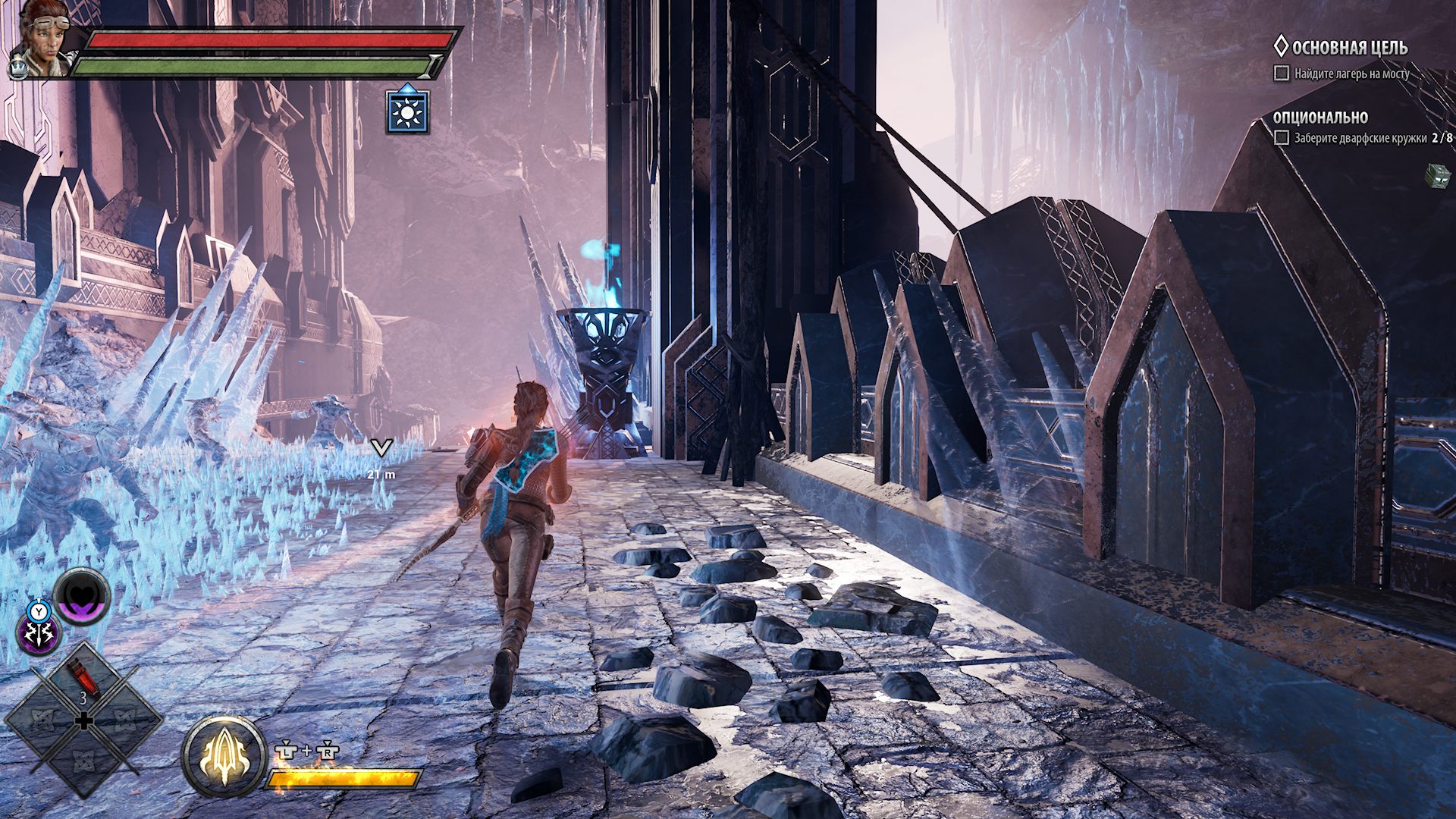Image resolution: width=1456 pixels, height=819 pixels.
Task: Toggle the optional dwarven mugs objective checkbox
Action: click(x=1282, y=138)
